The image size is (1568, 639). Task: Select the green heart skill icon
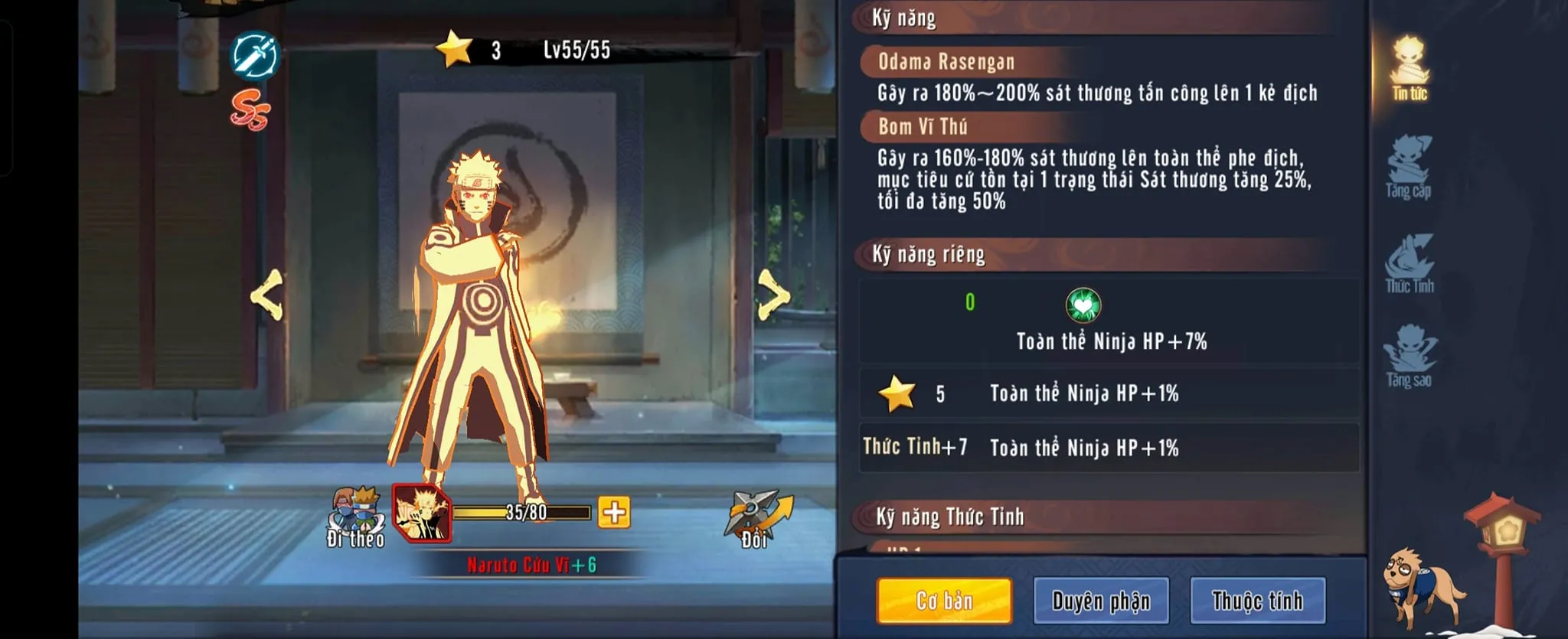tap(1083, 305)
